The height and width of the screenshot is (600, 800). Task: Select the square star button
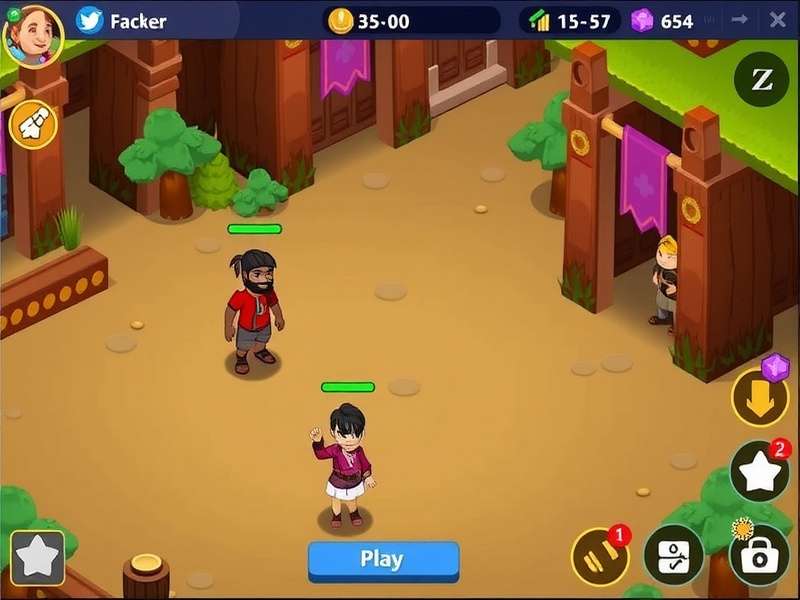[x=38, y=557]
